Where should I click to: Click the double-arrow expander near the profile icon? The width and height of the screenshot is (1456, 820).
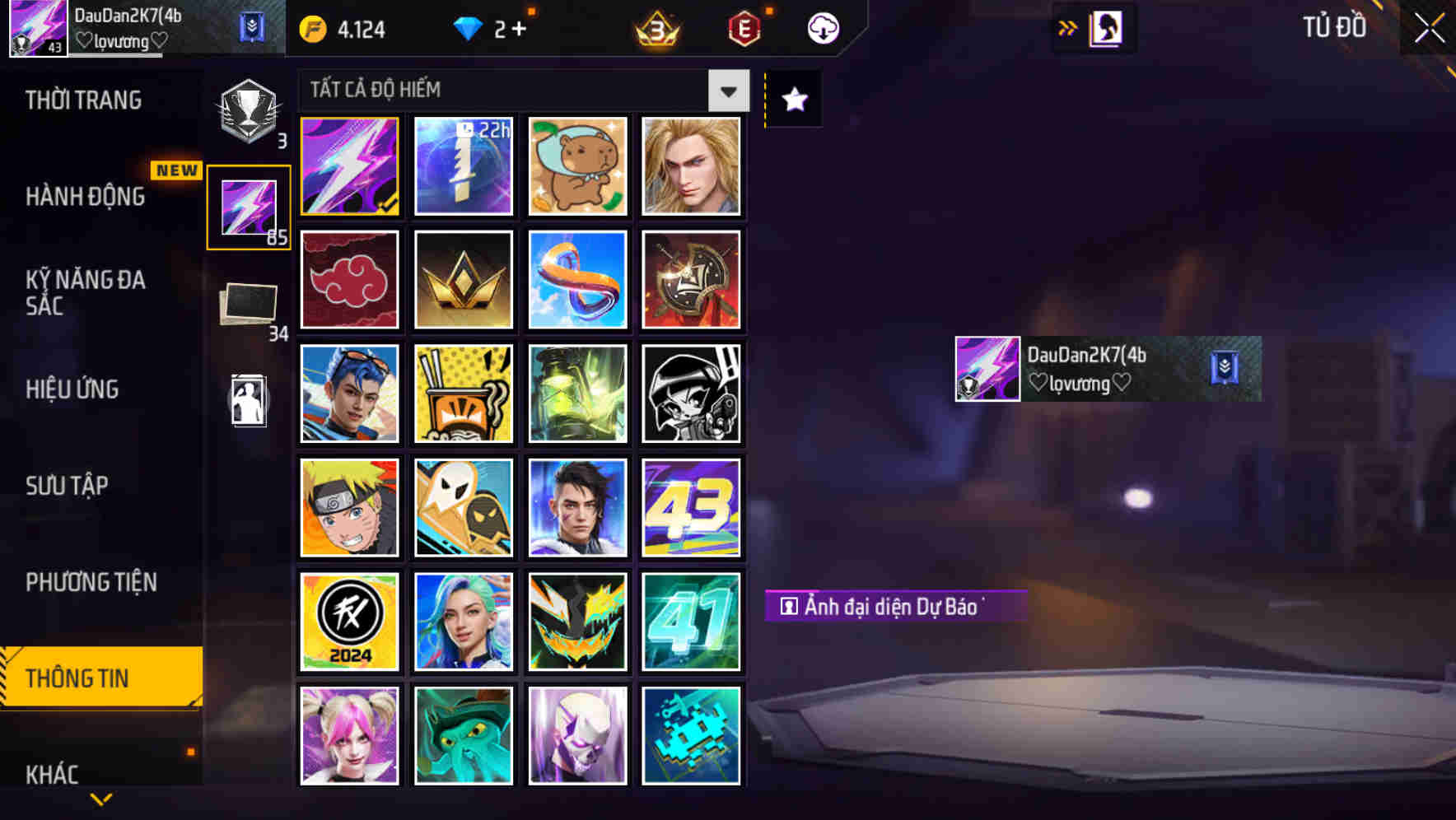click(1068, 27)
